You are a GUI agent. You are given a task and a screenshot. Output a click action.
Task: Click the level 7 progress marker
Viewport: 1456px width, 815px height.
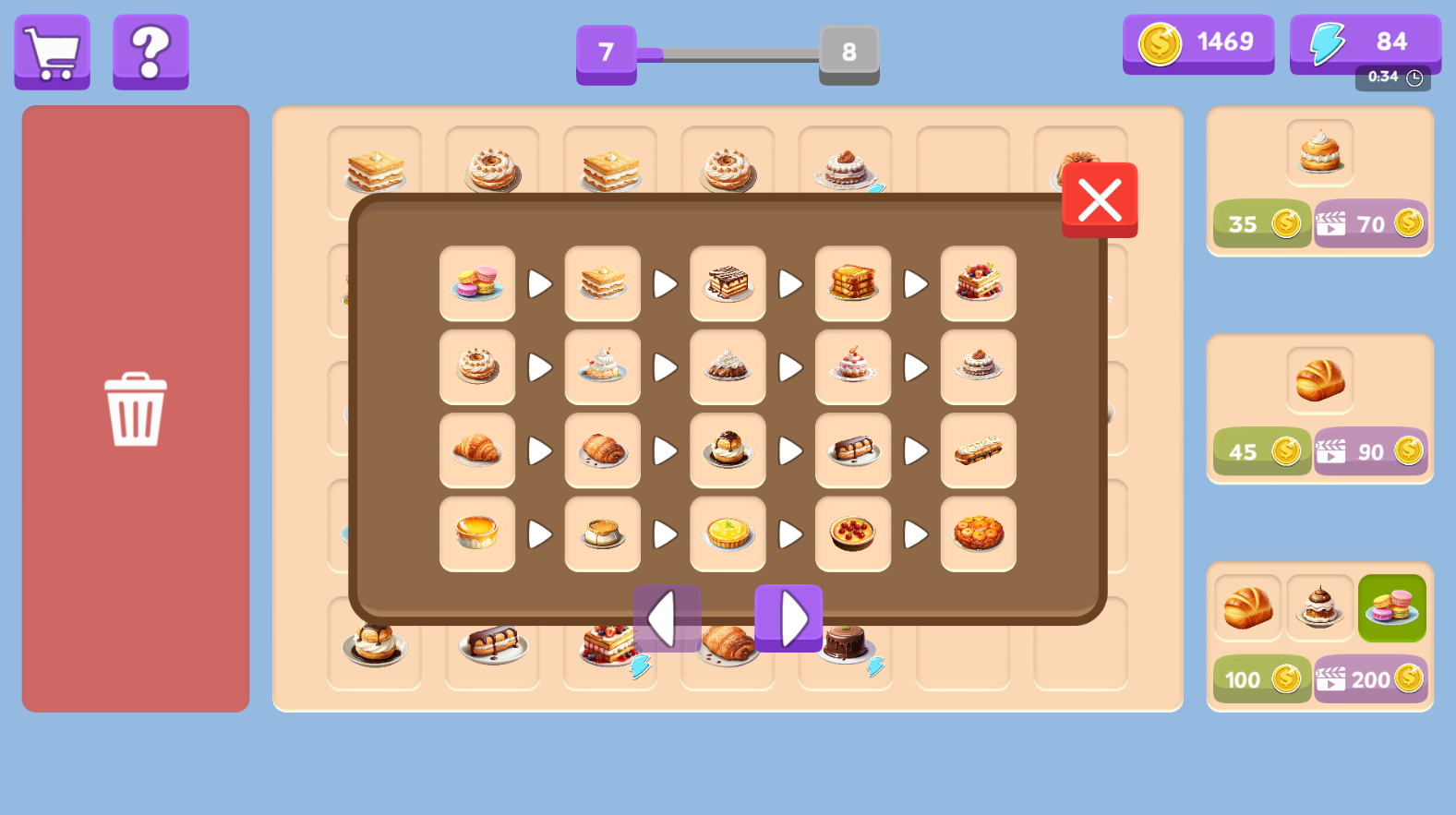point(606,54)
